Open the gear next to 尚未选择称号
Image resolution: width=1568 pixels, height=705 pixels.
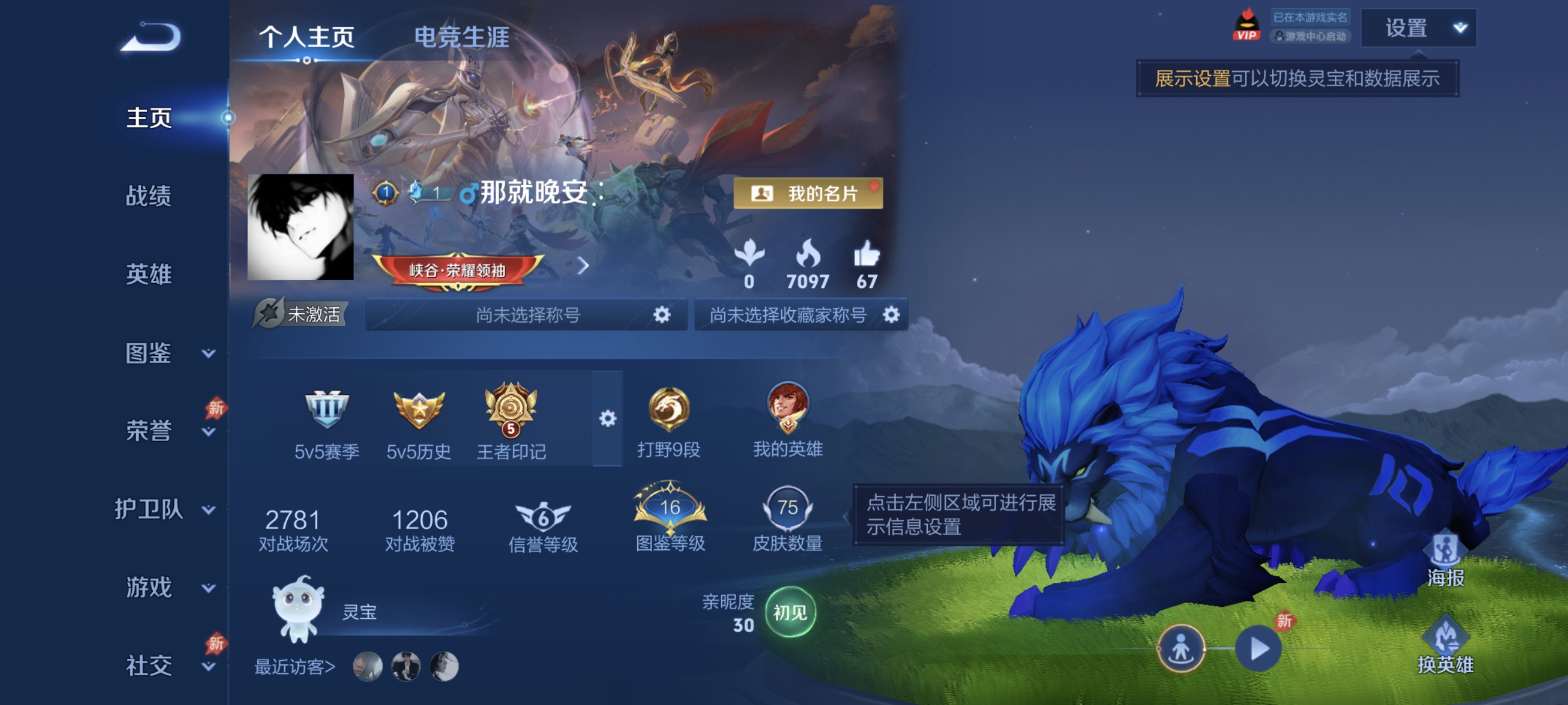coord(664,315)
